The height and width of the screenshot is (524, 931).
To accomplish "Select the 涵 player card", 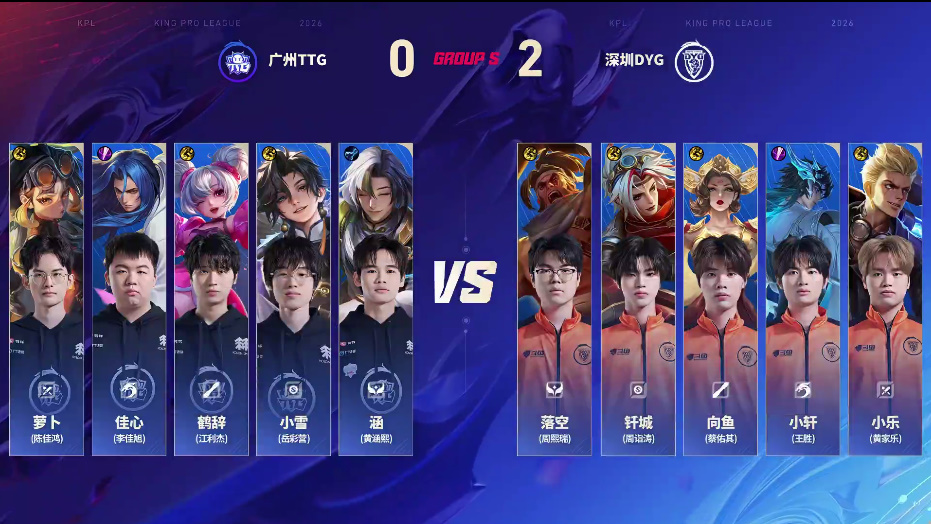I will click(376, 300).
